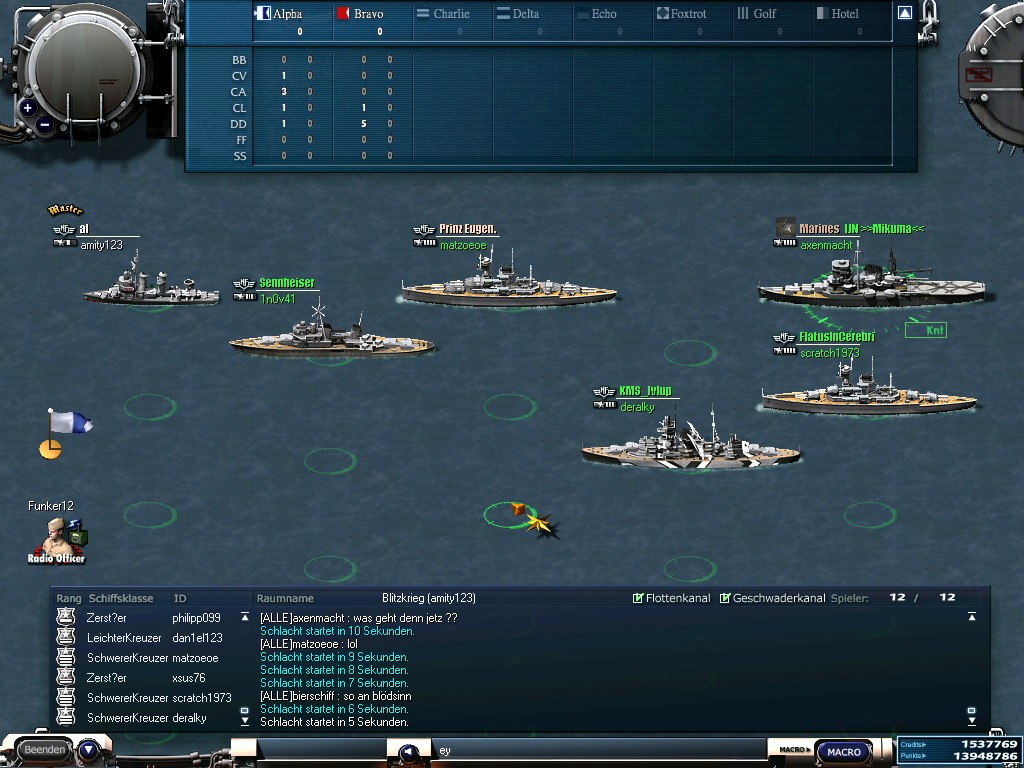Screen dimensions: 1024x768
Task: Click the blue flag icon
Action: pyautogui.click(x=68, y=423)
